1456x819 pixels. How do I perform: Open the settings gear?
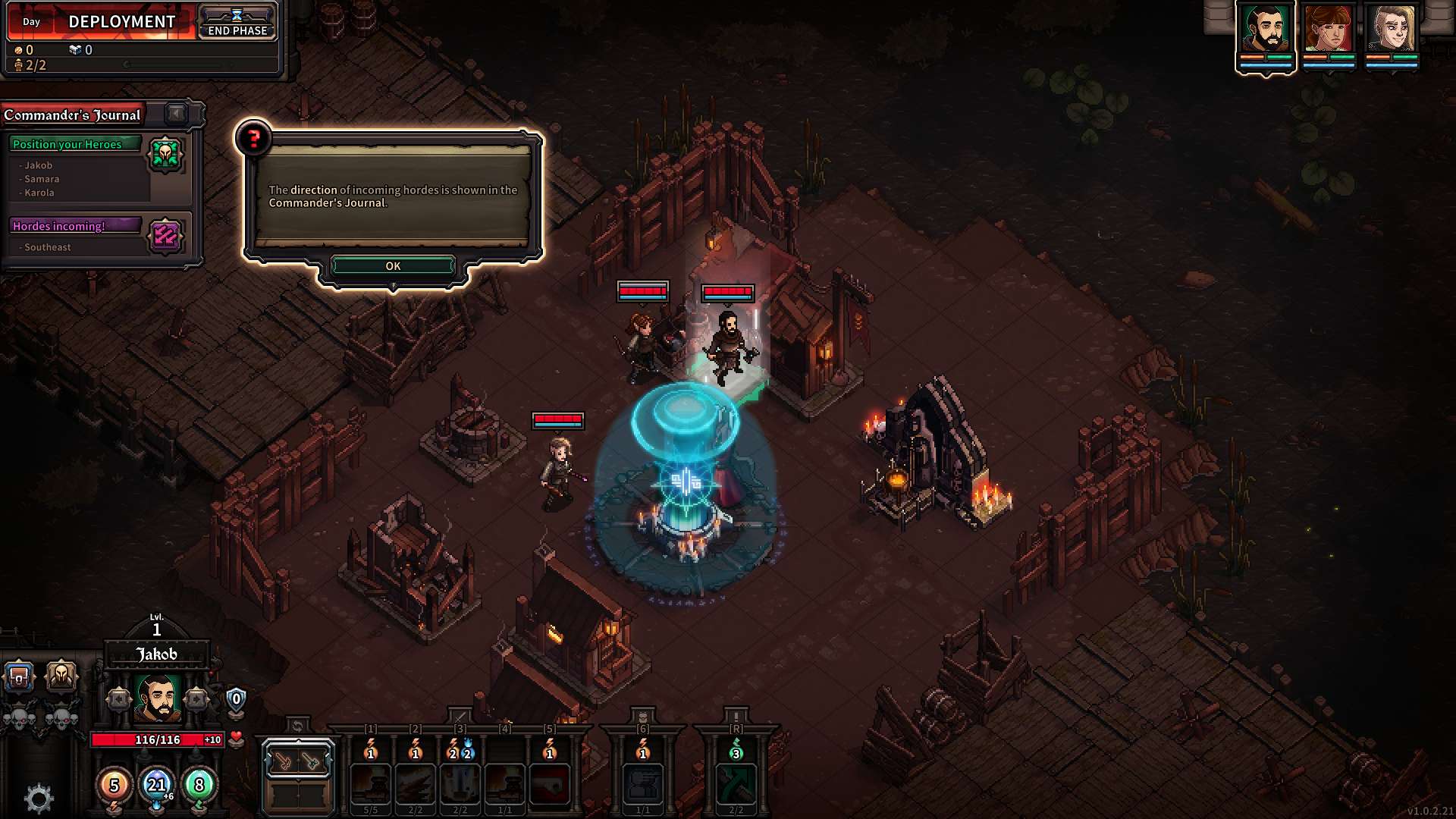[39, 798]
